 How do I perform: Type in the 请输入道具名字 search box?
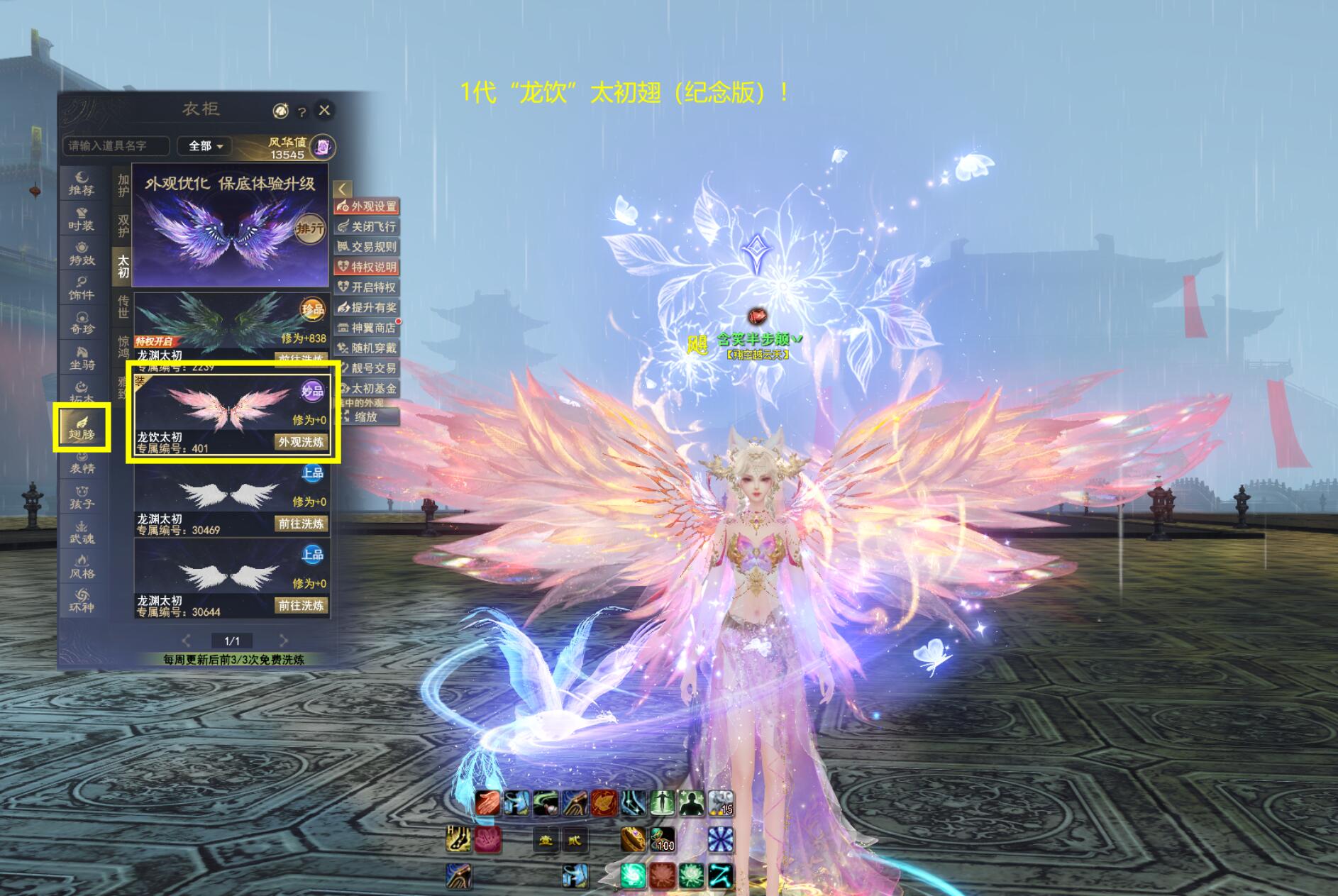(x=116, y=146)
